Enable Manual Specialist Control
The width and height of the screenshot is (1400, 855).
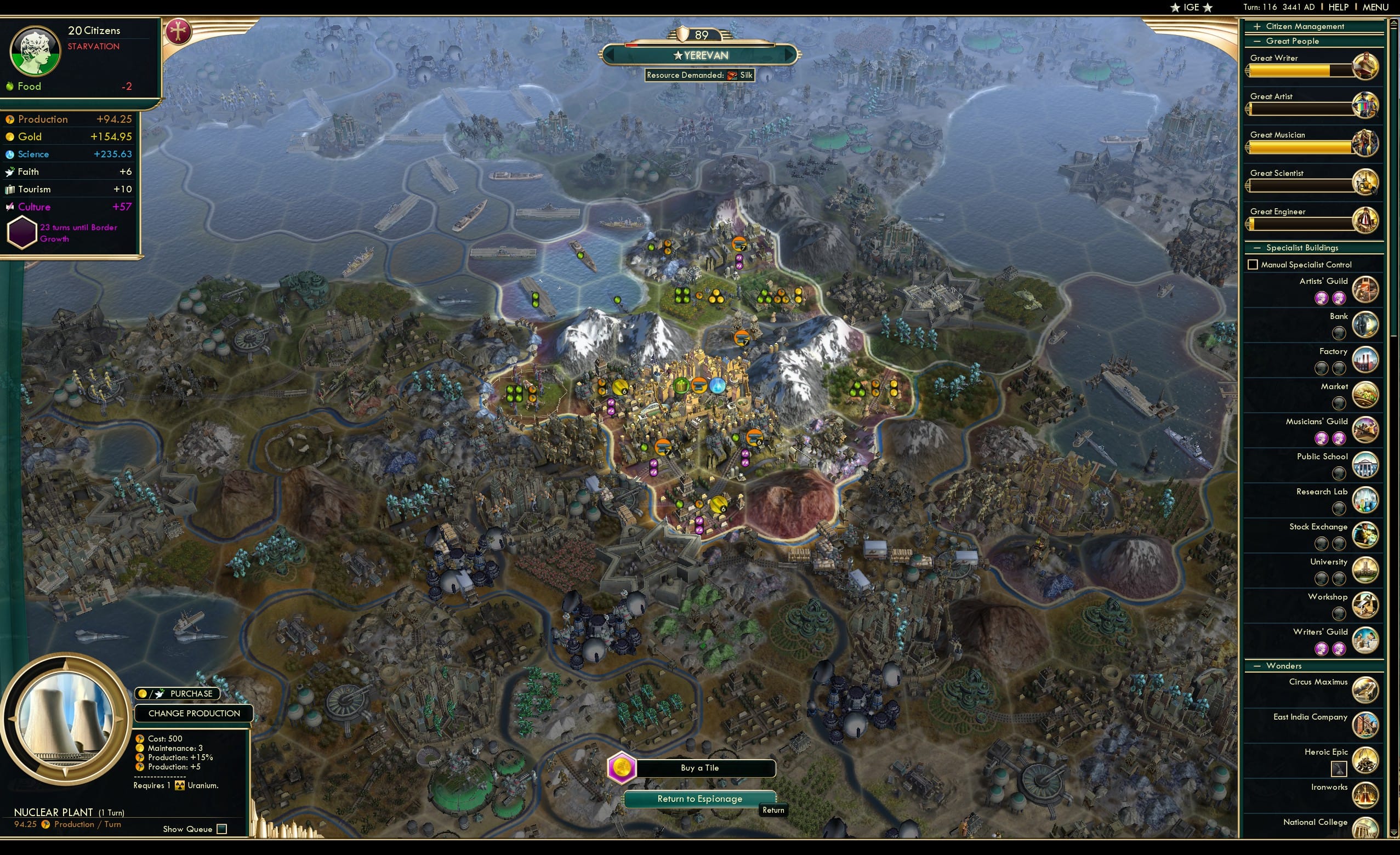tap(1253, 264)
